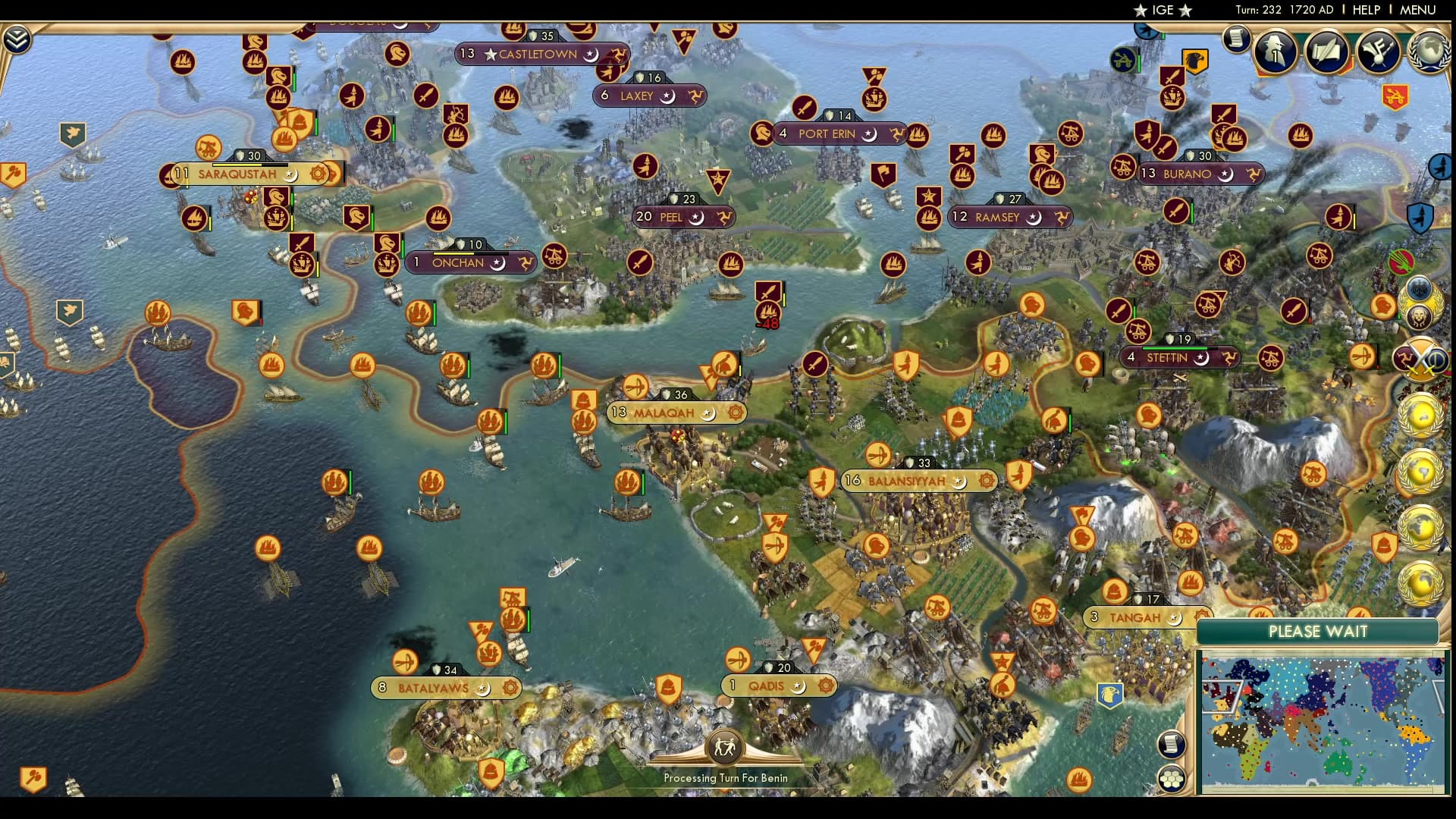Click the PLEASE WAIT turn button
Image resolution: width=1456 pixels, height=819 pixels.
pos(1317,632)
